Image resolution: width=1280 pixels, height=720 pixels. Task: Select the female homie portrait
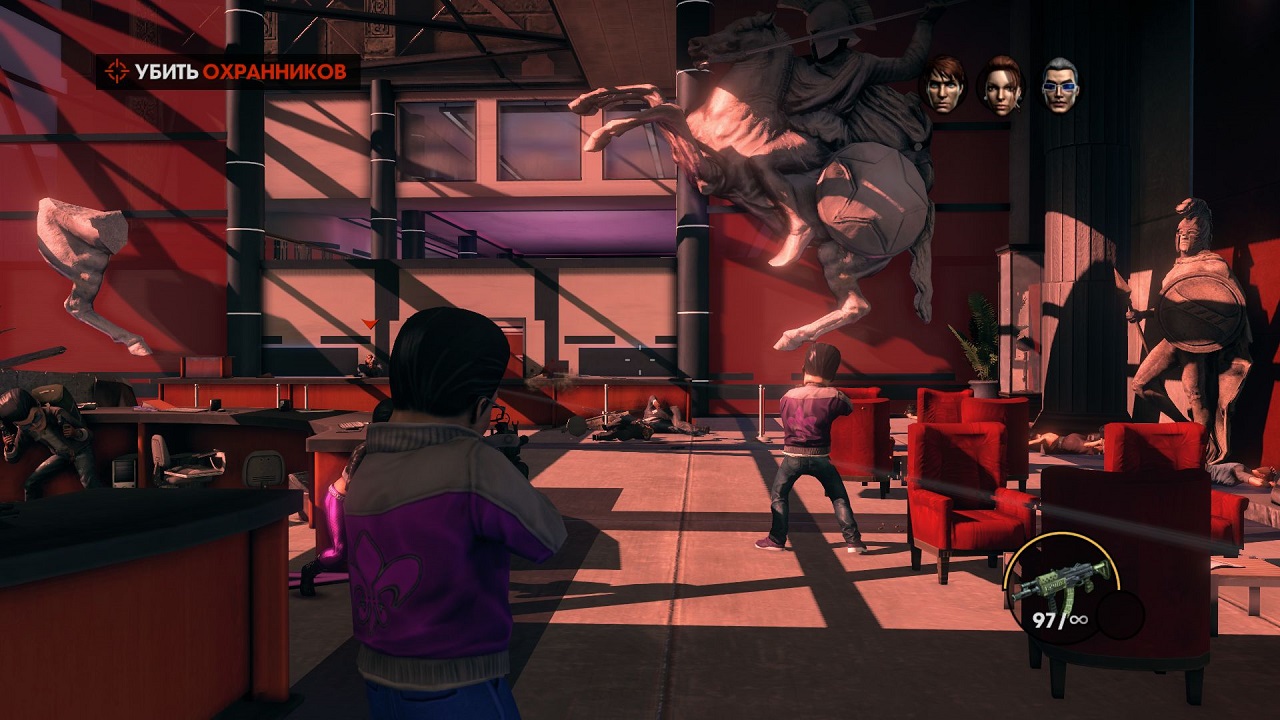tap(1000, 84)
